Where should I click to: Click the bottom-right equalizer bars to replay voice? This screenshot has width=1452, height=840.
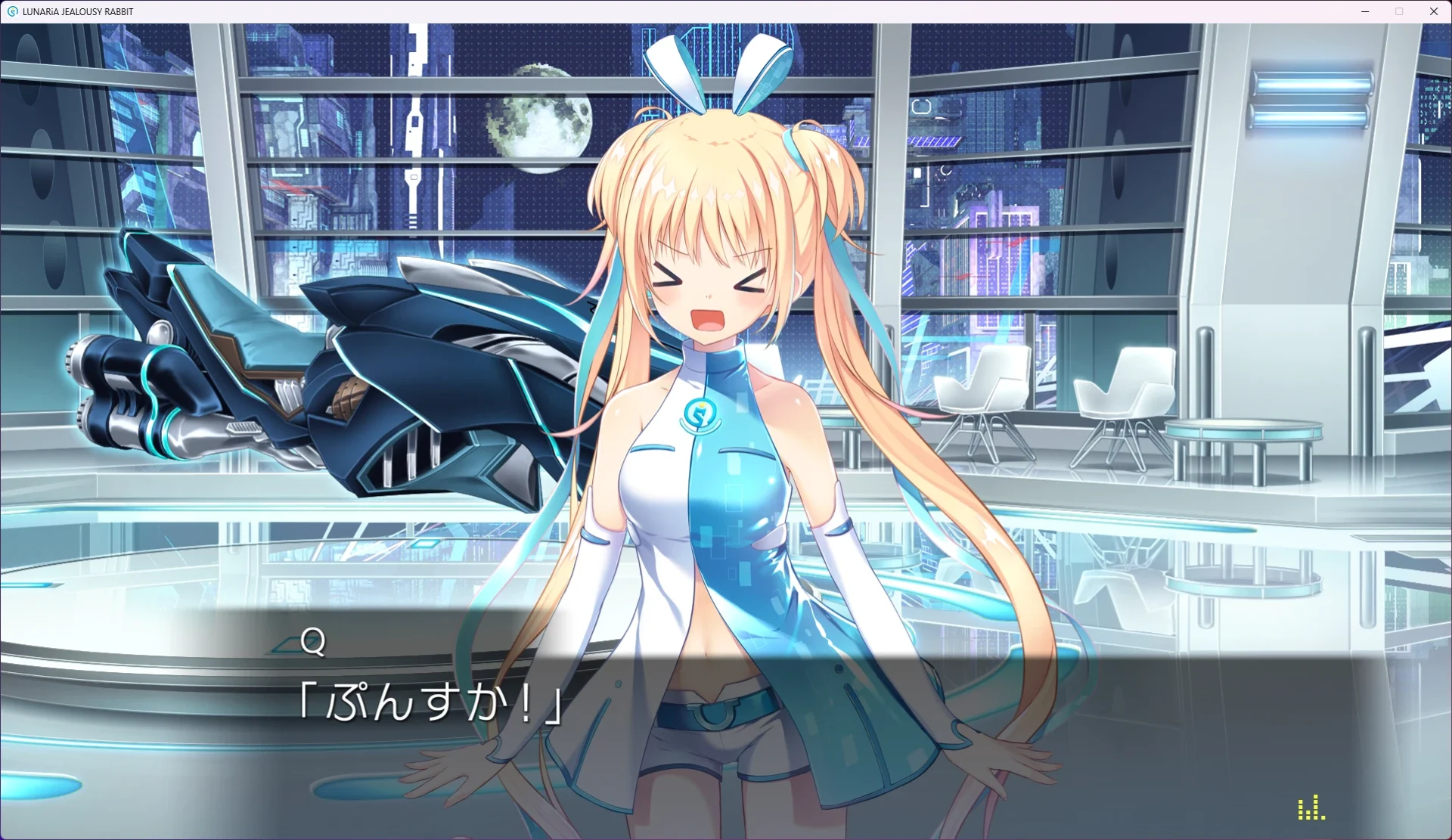pos(1313,807)
